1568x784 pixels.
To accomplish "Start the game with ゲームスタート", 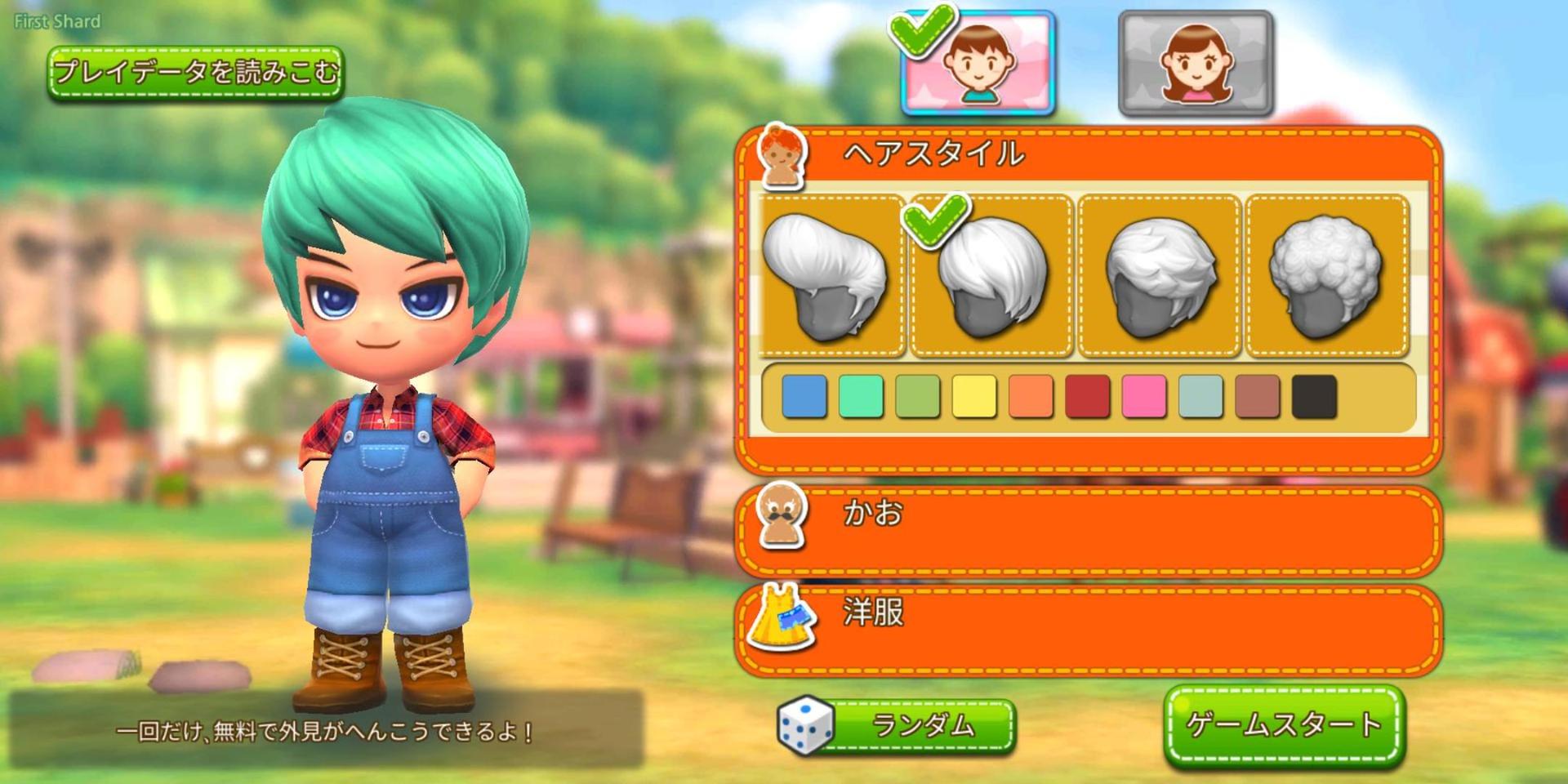I will tap(1283, 725).
